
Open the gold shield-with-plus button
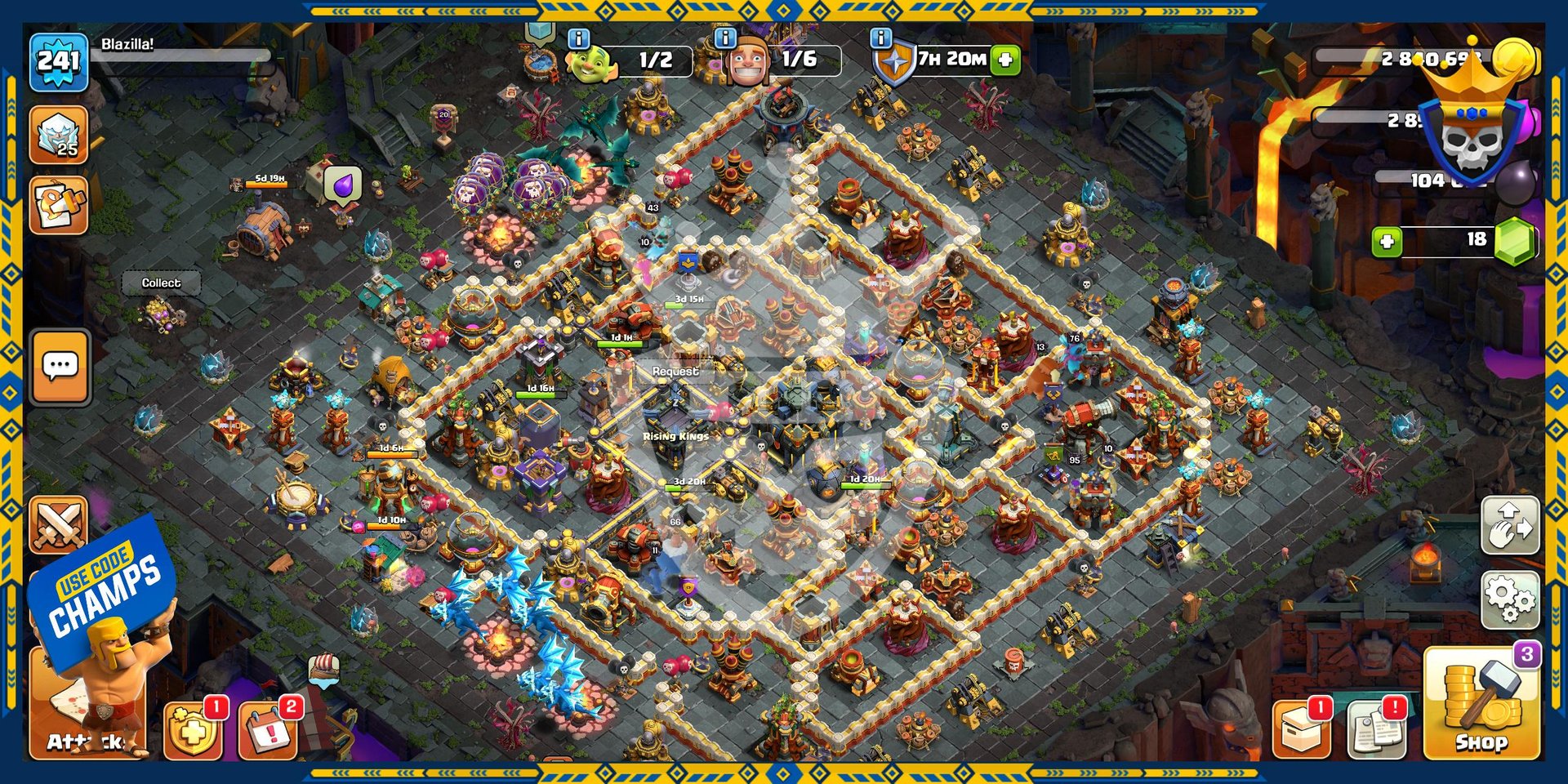click(x=193, y=728)
